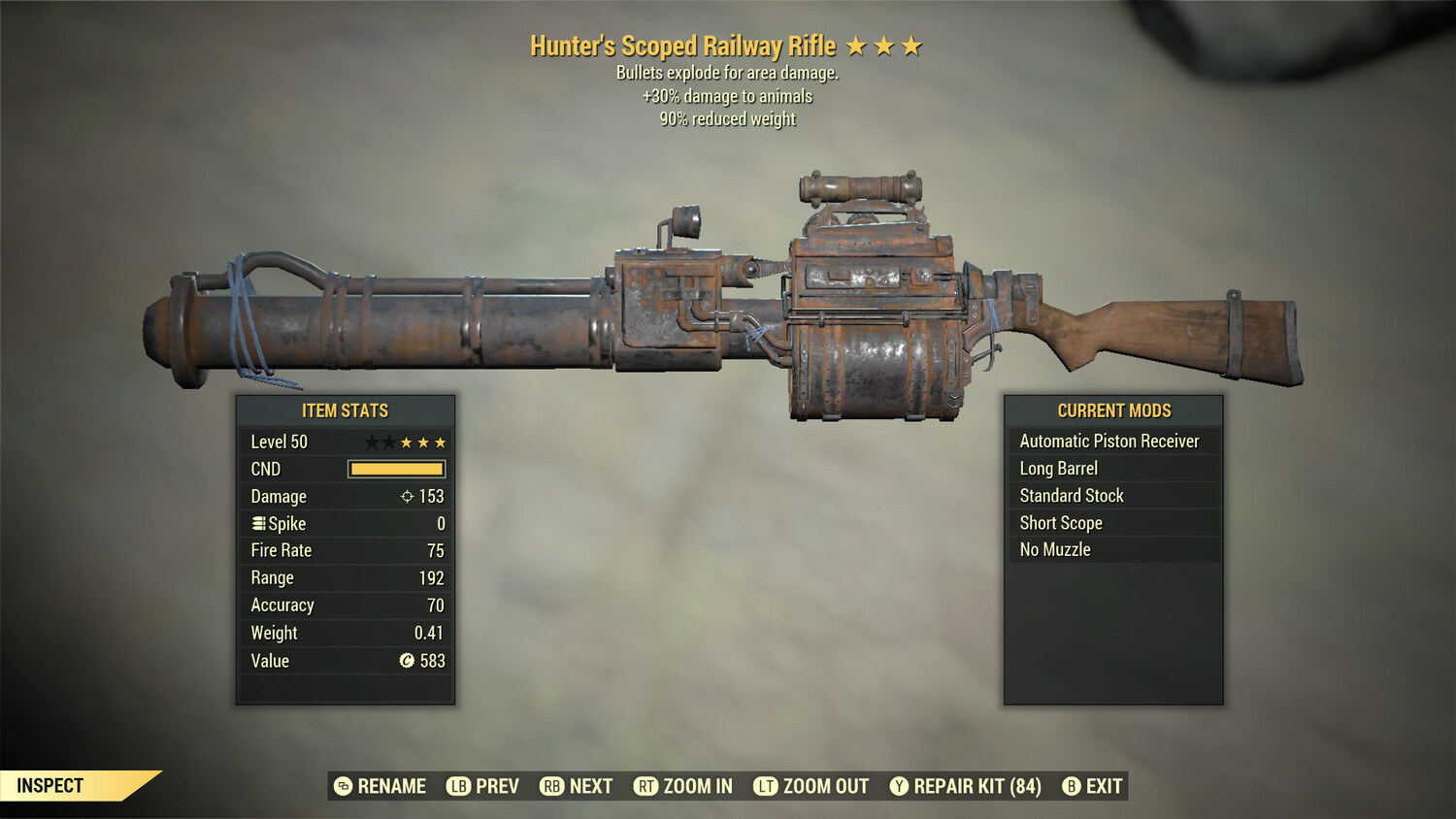Click the RT controller icon for Zoom In
The height and width of the screenshot is (819, 1456).
pos(644,786)
